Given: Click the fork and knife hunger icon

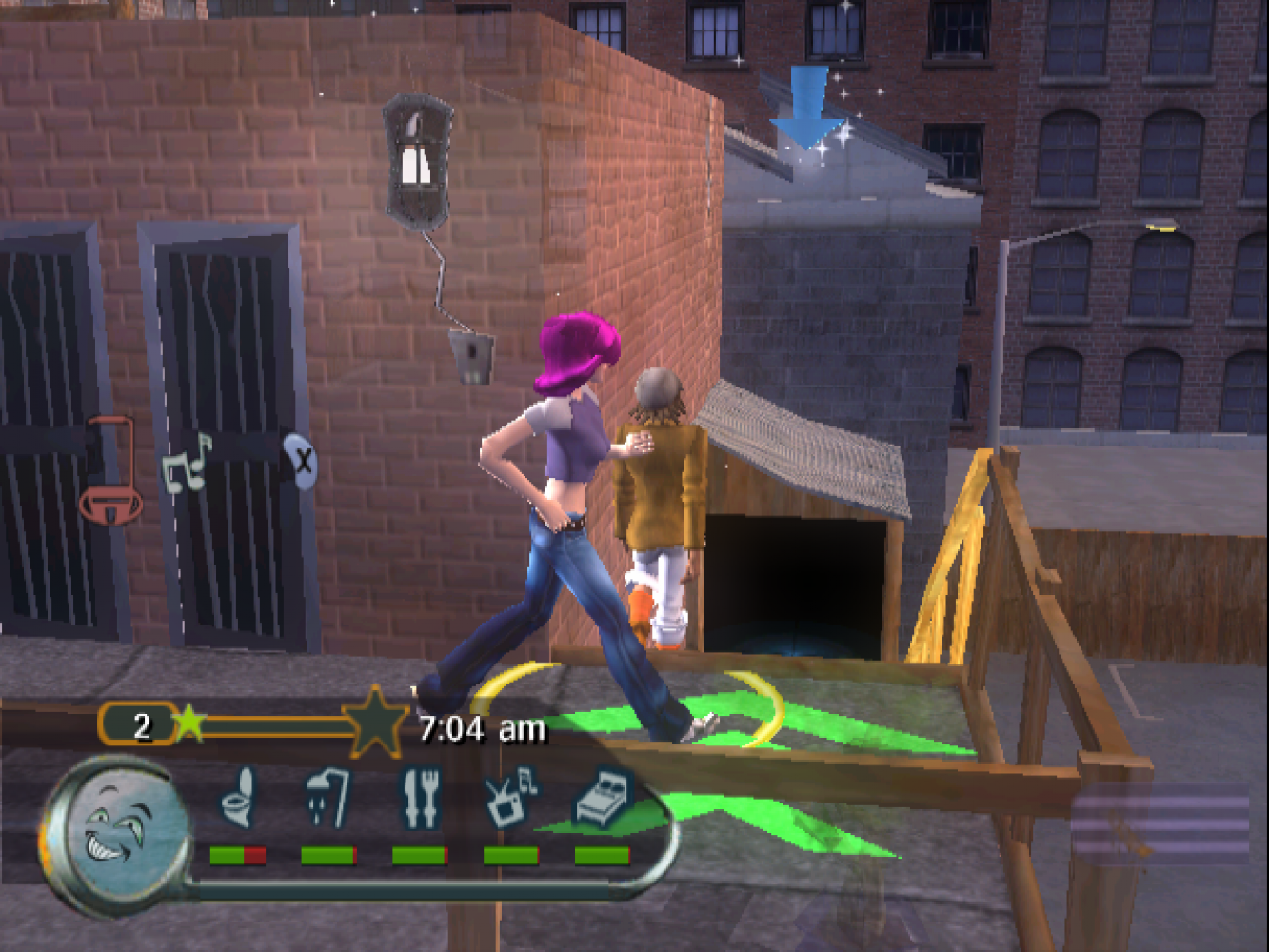Looking at the screenshot, I should click(420, 797).
